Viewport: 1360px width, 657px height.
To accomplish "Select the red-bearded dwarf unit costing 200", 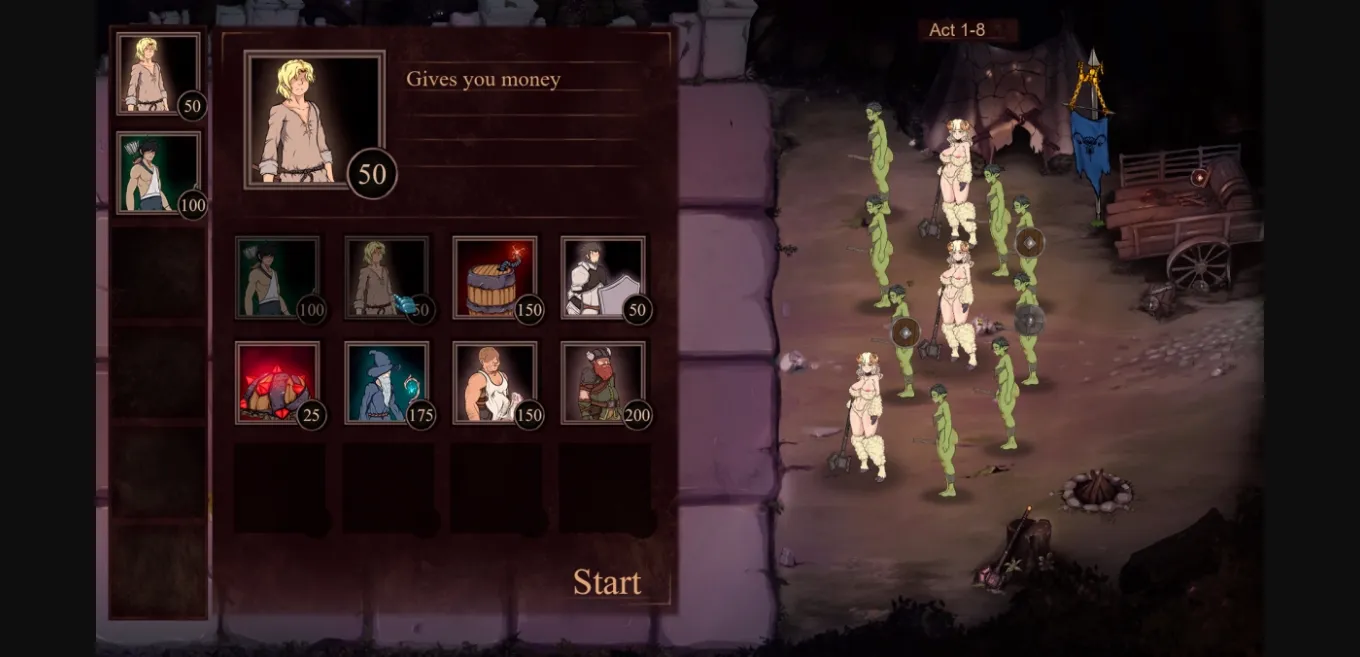I will click(602, 383).
